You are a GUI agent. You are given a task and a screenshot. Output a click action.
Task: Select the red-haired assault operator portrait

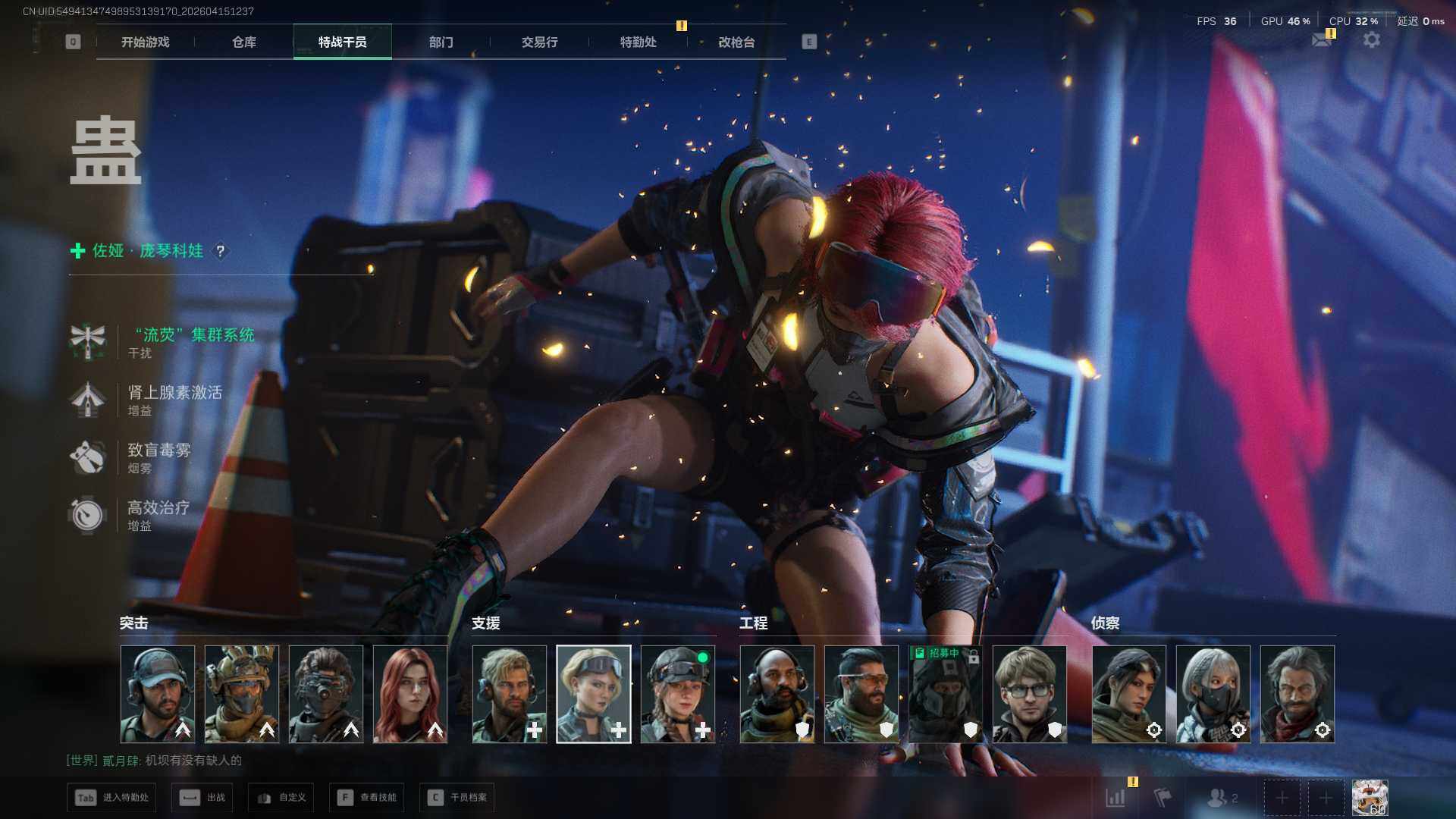point(410,694)
